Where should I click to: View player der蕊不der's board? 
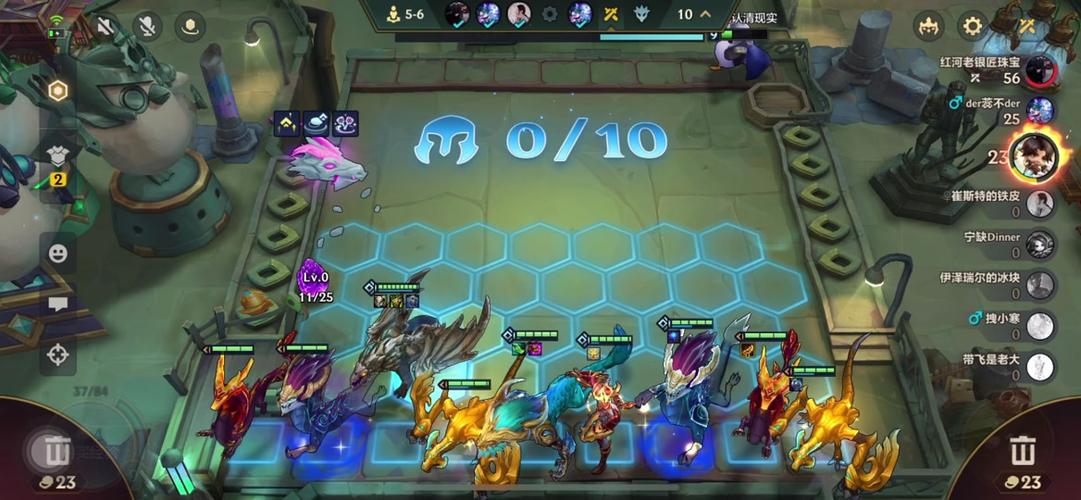click(x=1040, y=110)
